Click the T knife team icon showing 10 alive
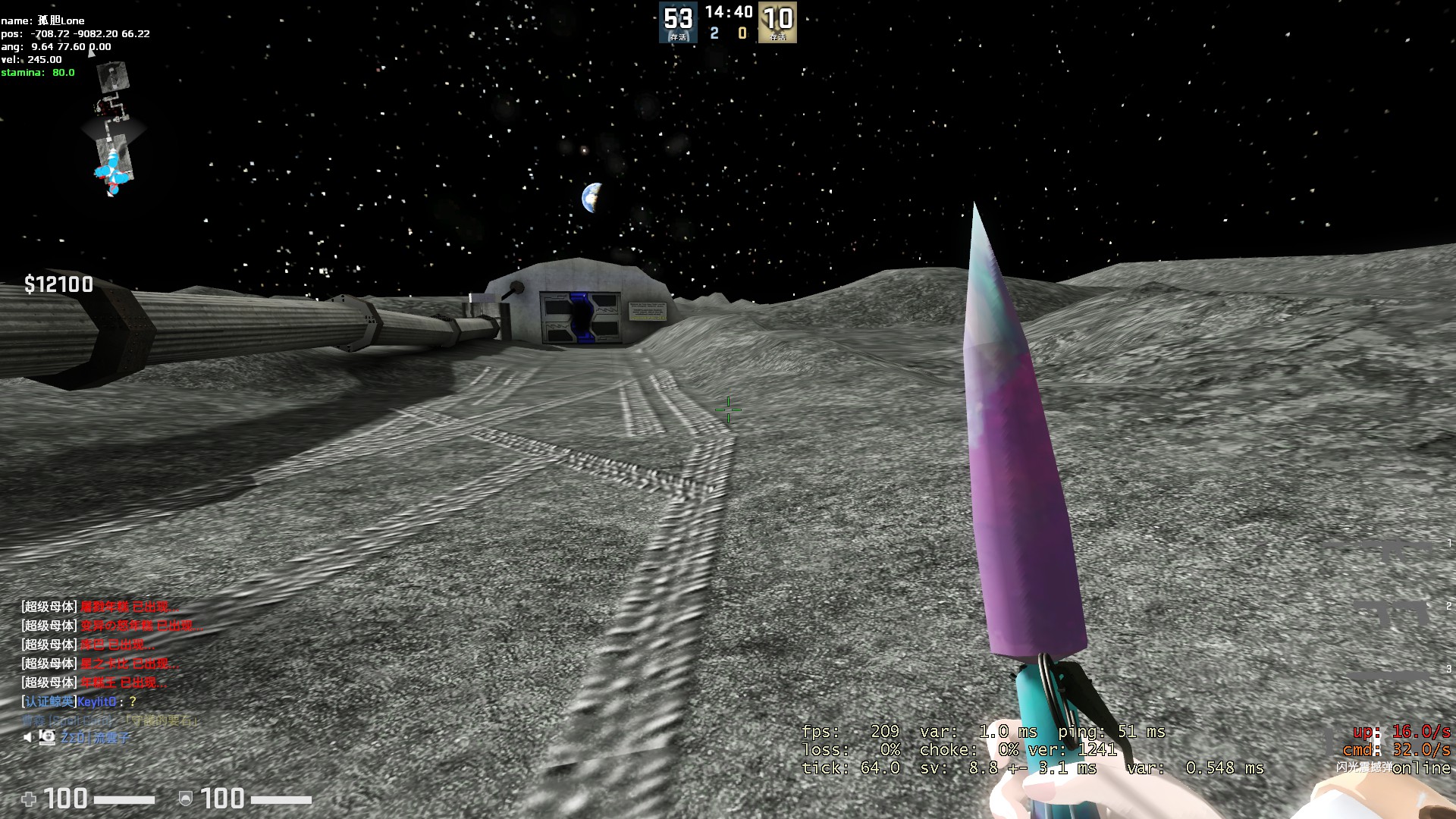The height and width of the screenshot is (819, 1456). tap(777, 22)
